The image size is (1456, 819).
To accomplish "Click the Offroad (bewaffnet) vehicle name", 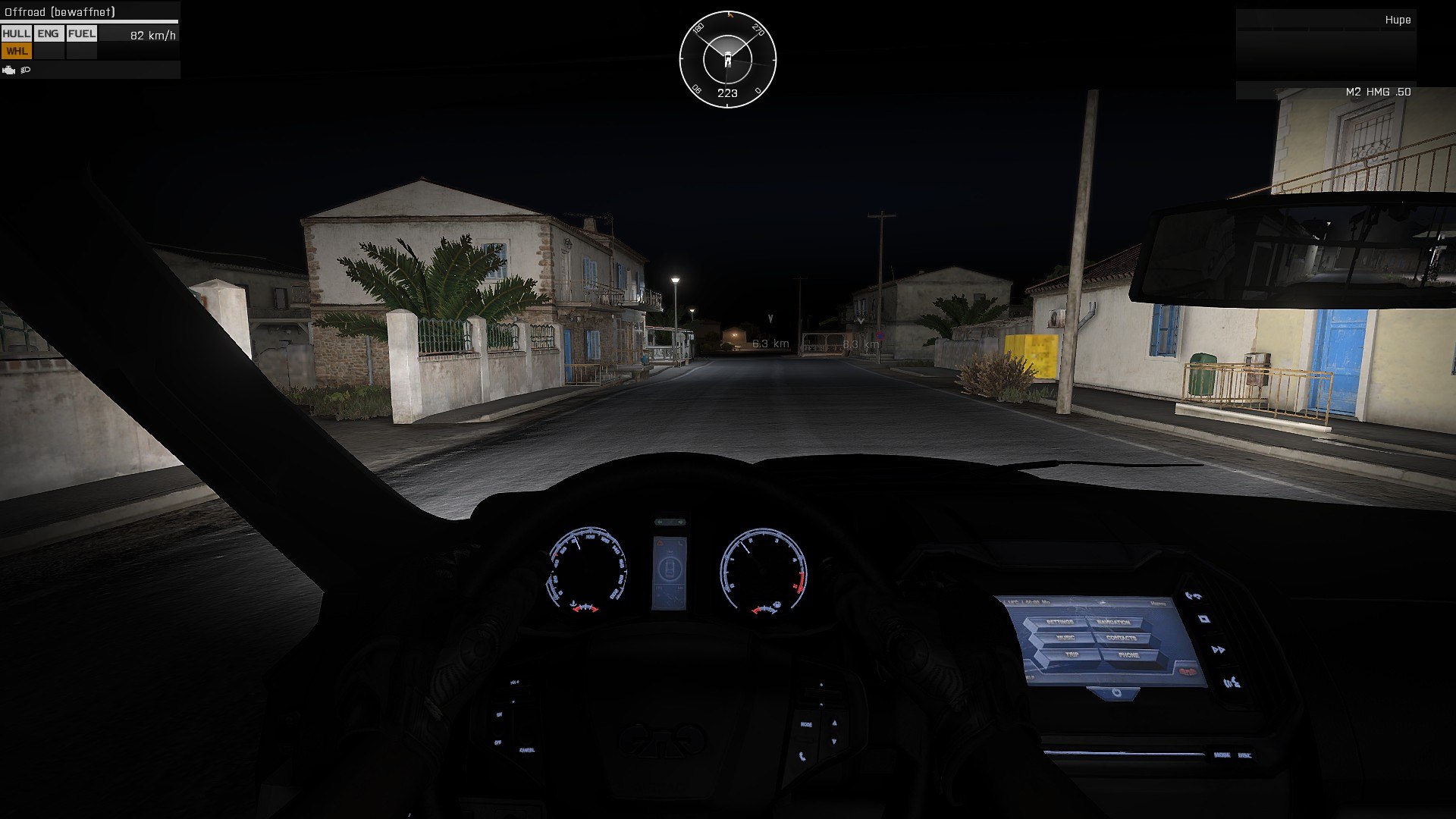I will [60, 12].
